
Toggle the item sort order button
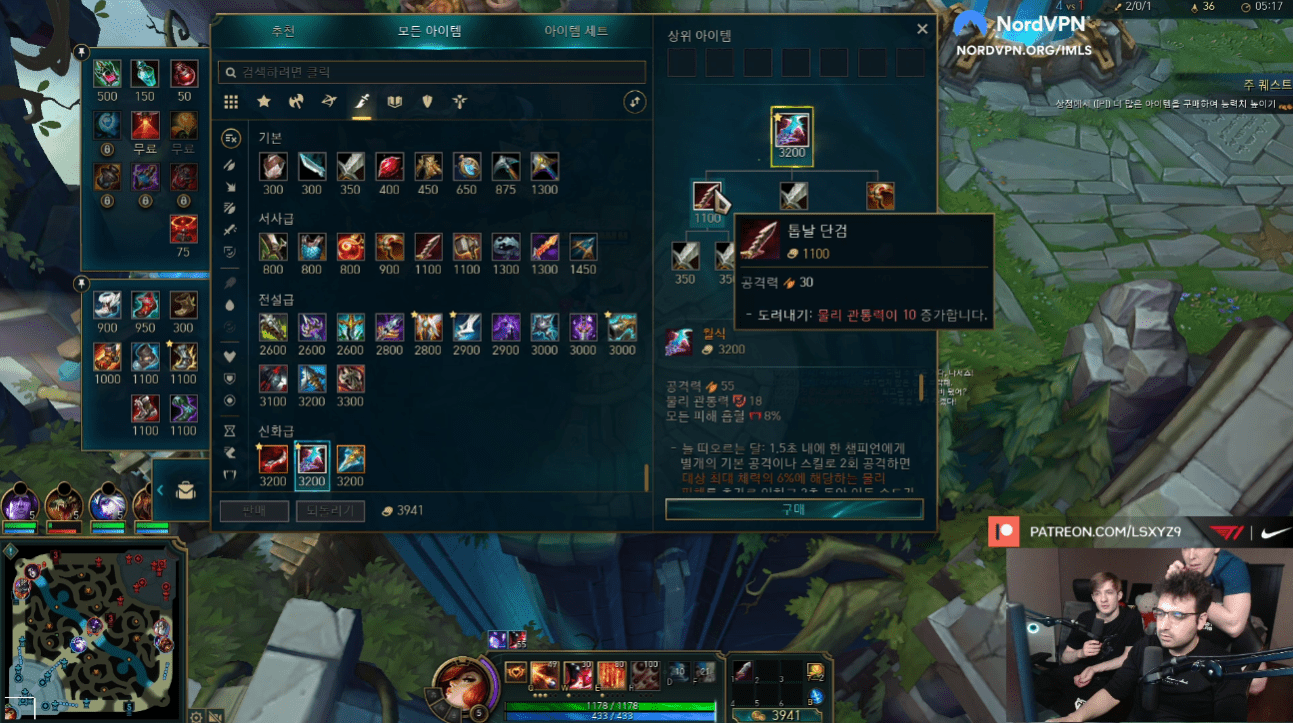pyautogui.click(x=634, y=102)
